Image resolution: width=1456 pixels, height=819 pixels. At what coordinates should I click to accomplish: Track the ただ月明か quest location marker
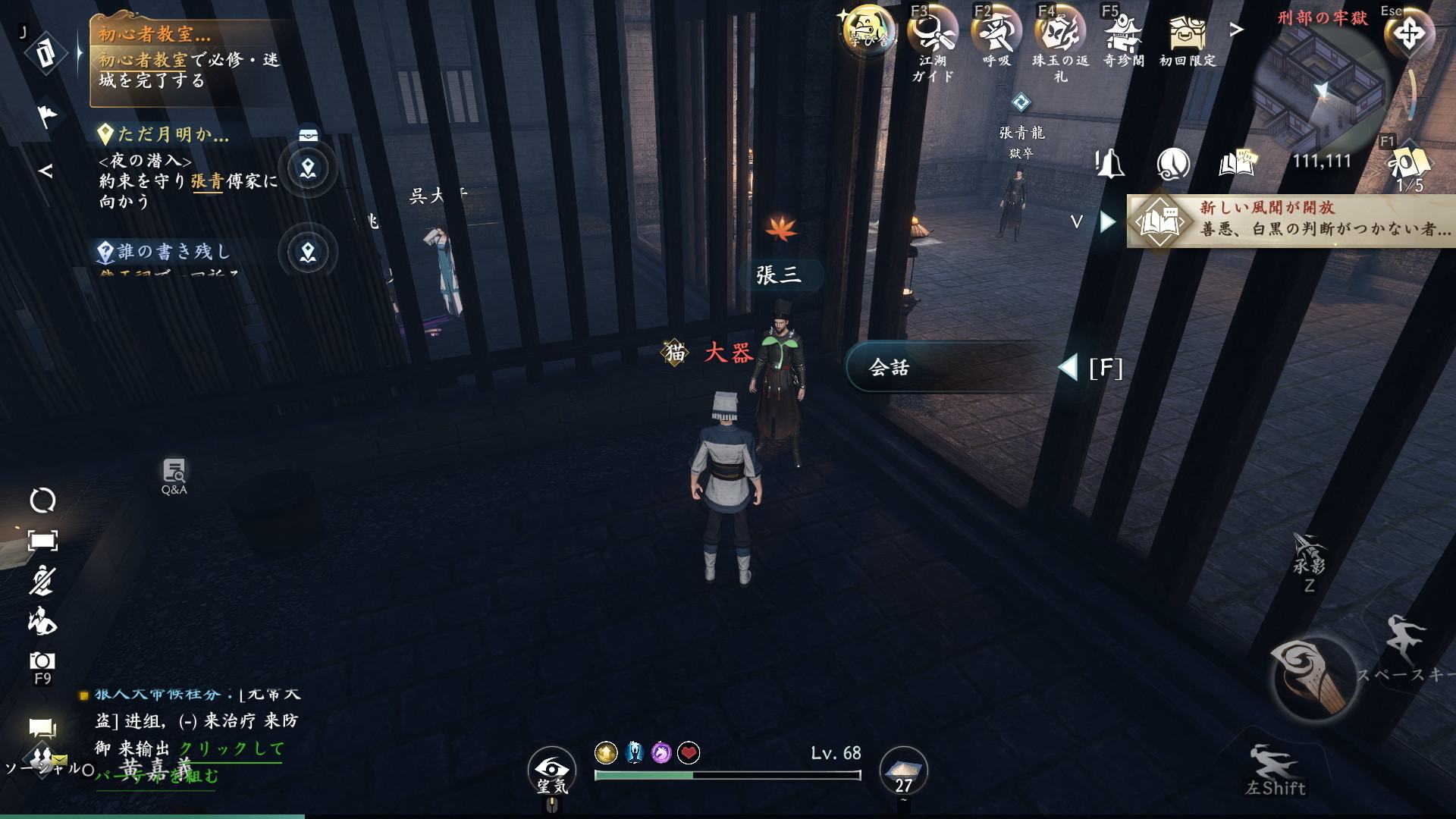coord(308,168)
